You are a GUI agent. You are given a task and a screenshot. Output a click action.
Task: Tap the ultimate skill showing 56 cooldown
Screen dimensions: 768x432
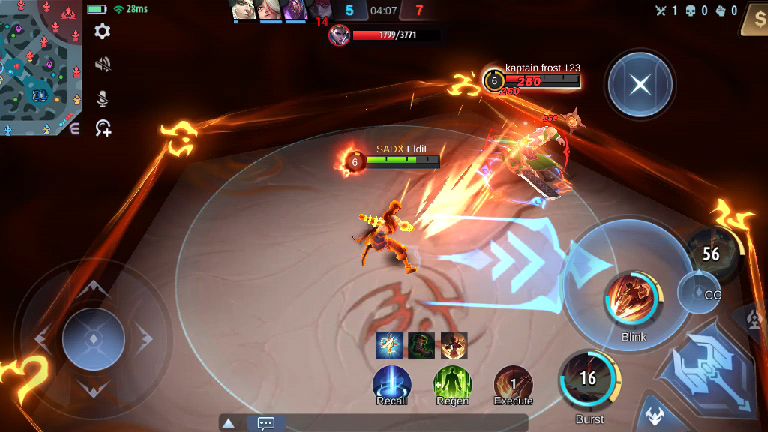pyautogui.click(x=711, y=254)
